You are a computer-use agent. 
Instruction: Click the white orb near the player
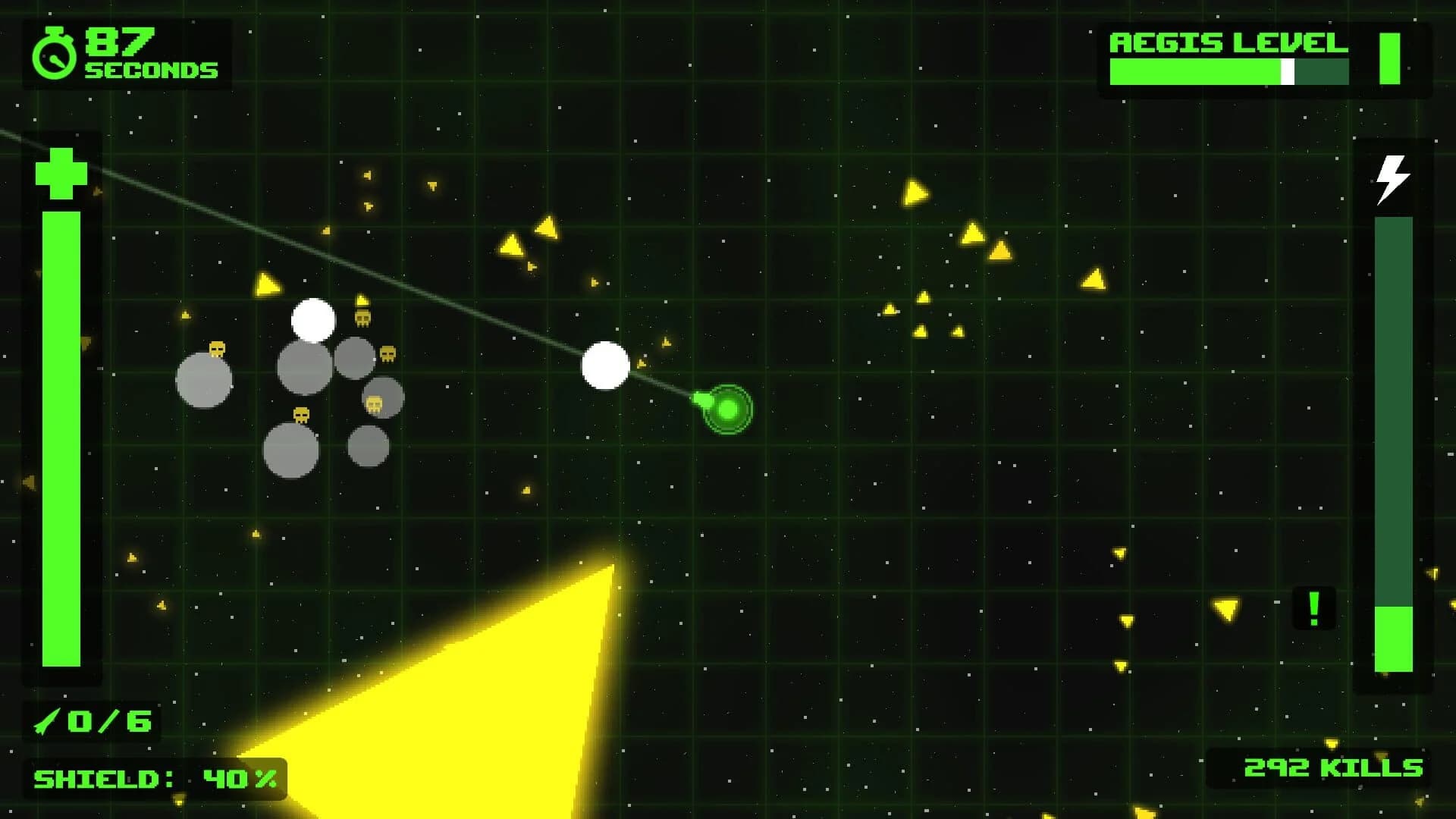[x=604, y=366]
